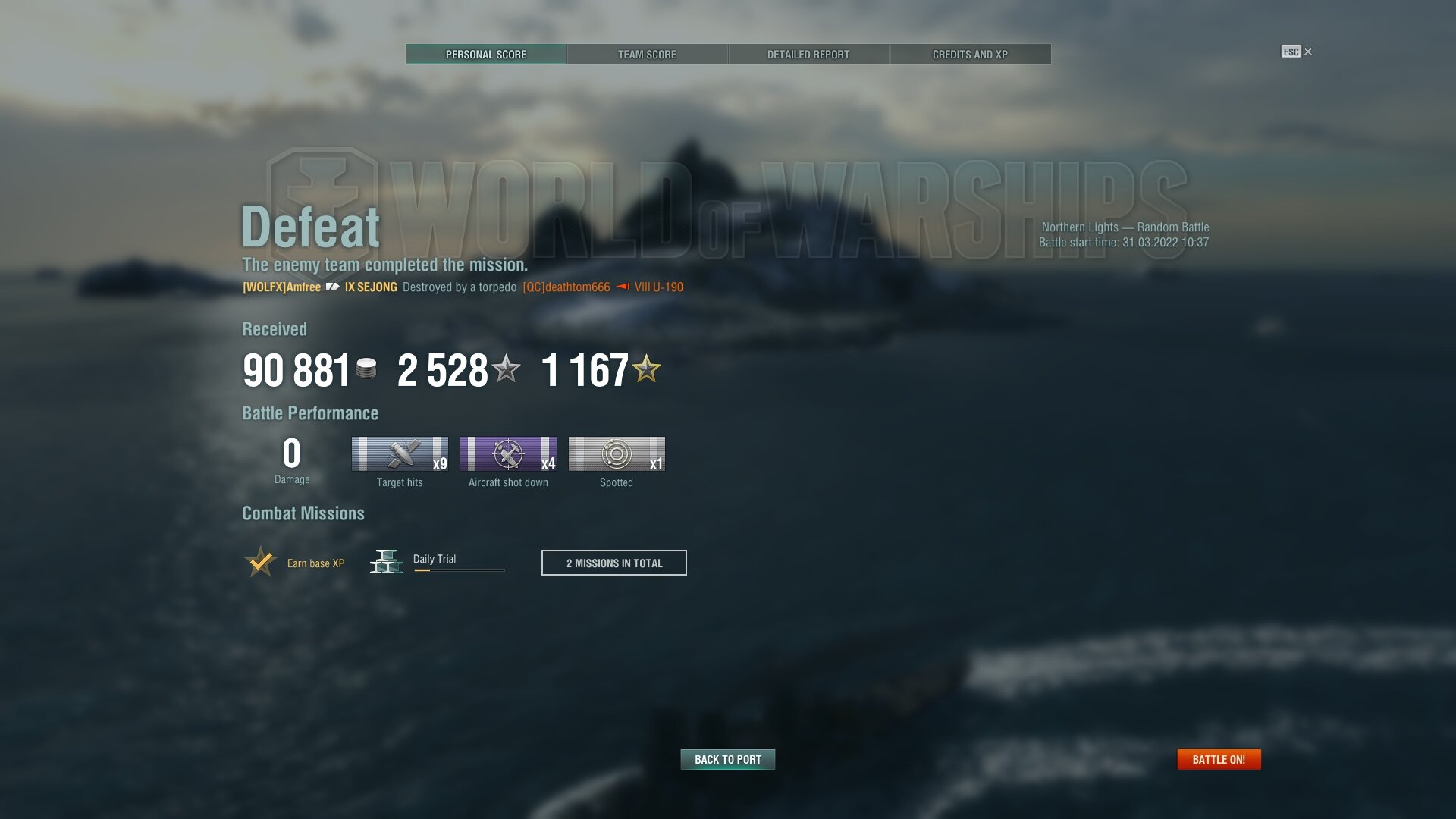Click player name [WOLFX]Amfree
Screen dimensions: 1456x819
click(x=281, y=287)
